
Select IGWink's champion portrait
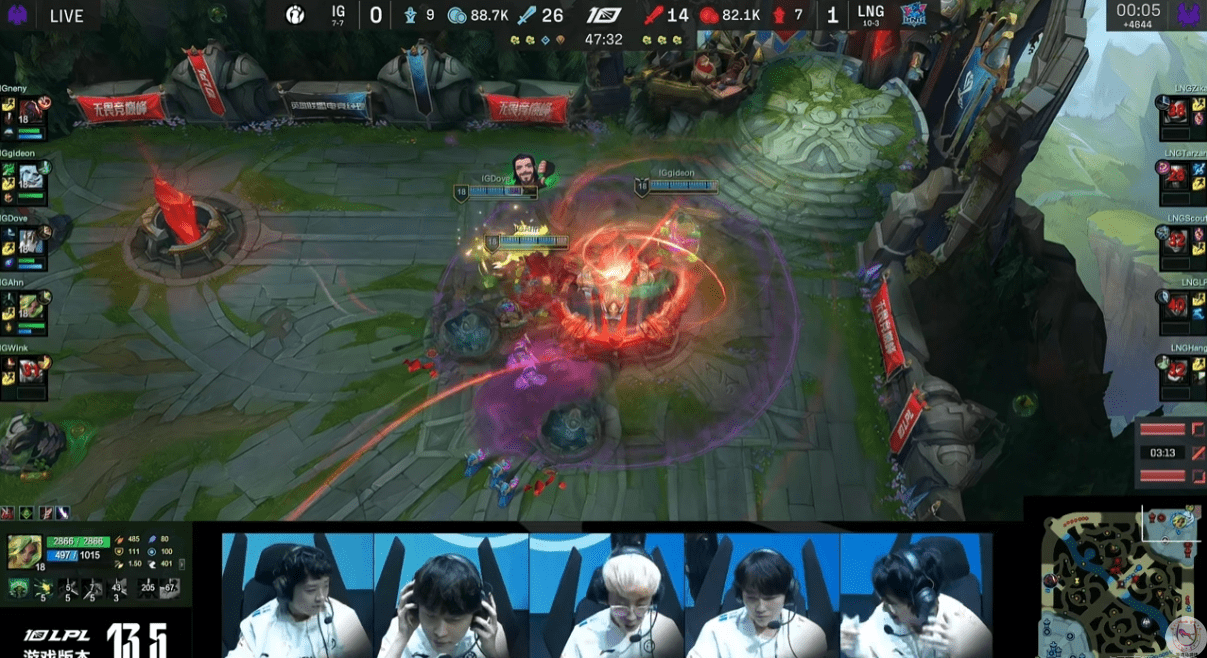tap(31, 370)
